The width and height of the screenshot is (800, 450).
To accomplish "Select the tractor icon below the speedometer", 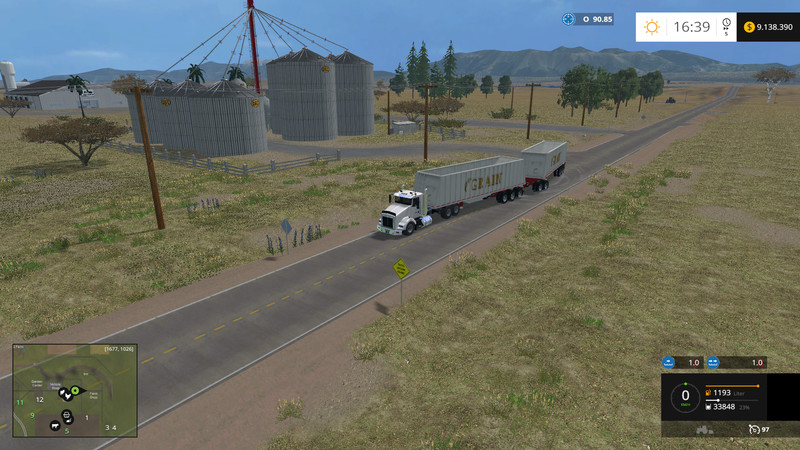I will [x=703, y=429].
